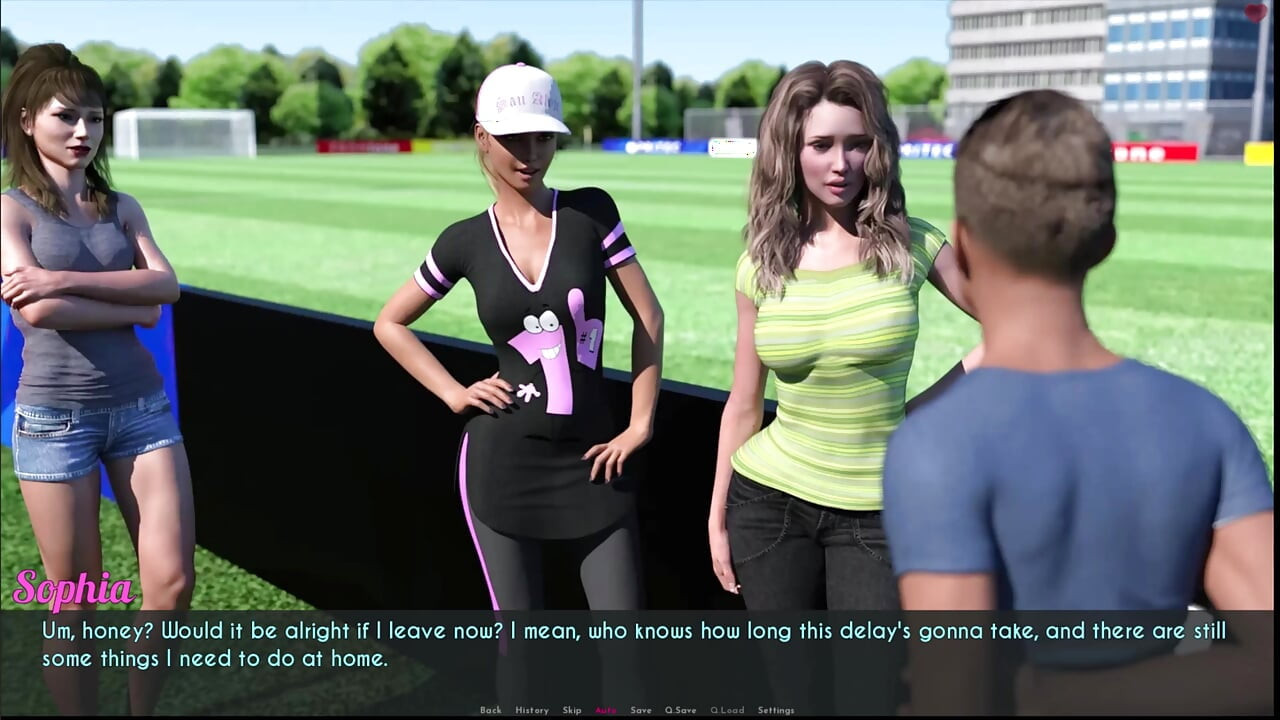Save the game

pyautogui.click(x=640, y=709)
